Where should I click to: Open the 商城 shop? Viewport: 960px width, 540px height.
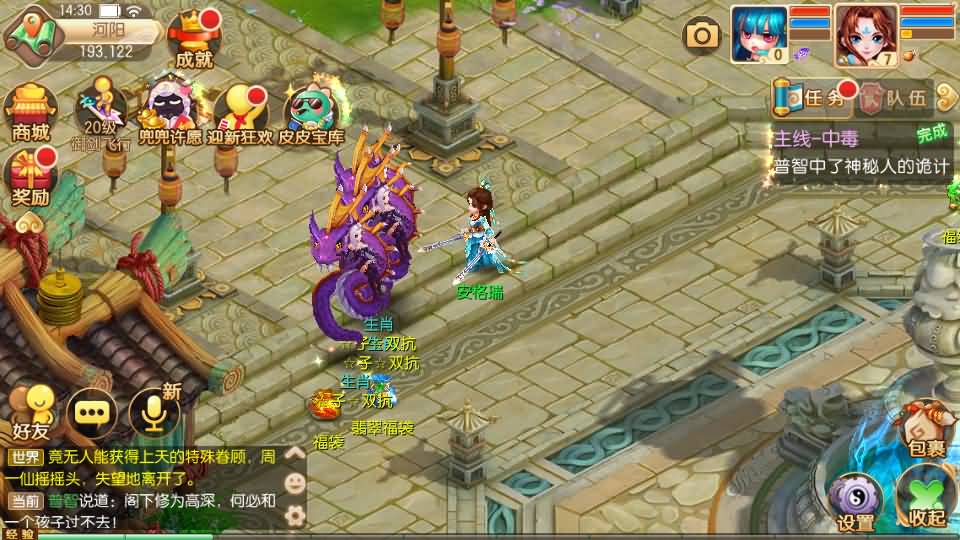[30, 112]
